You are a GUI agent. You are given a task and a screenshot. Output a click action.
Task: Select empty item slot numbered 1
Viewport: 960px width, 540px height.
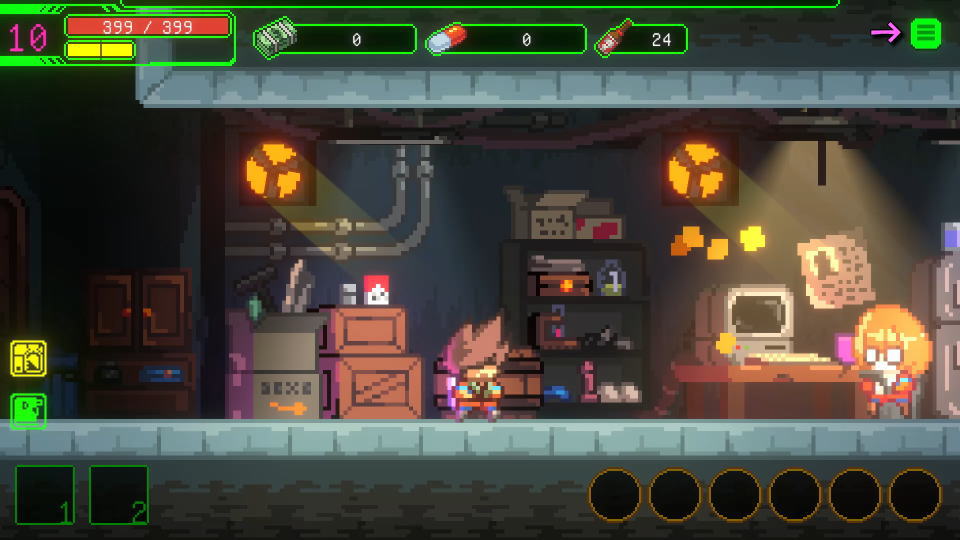click(44, 495)
